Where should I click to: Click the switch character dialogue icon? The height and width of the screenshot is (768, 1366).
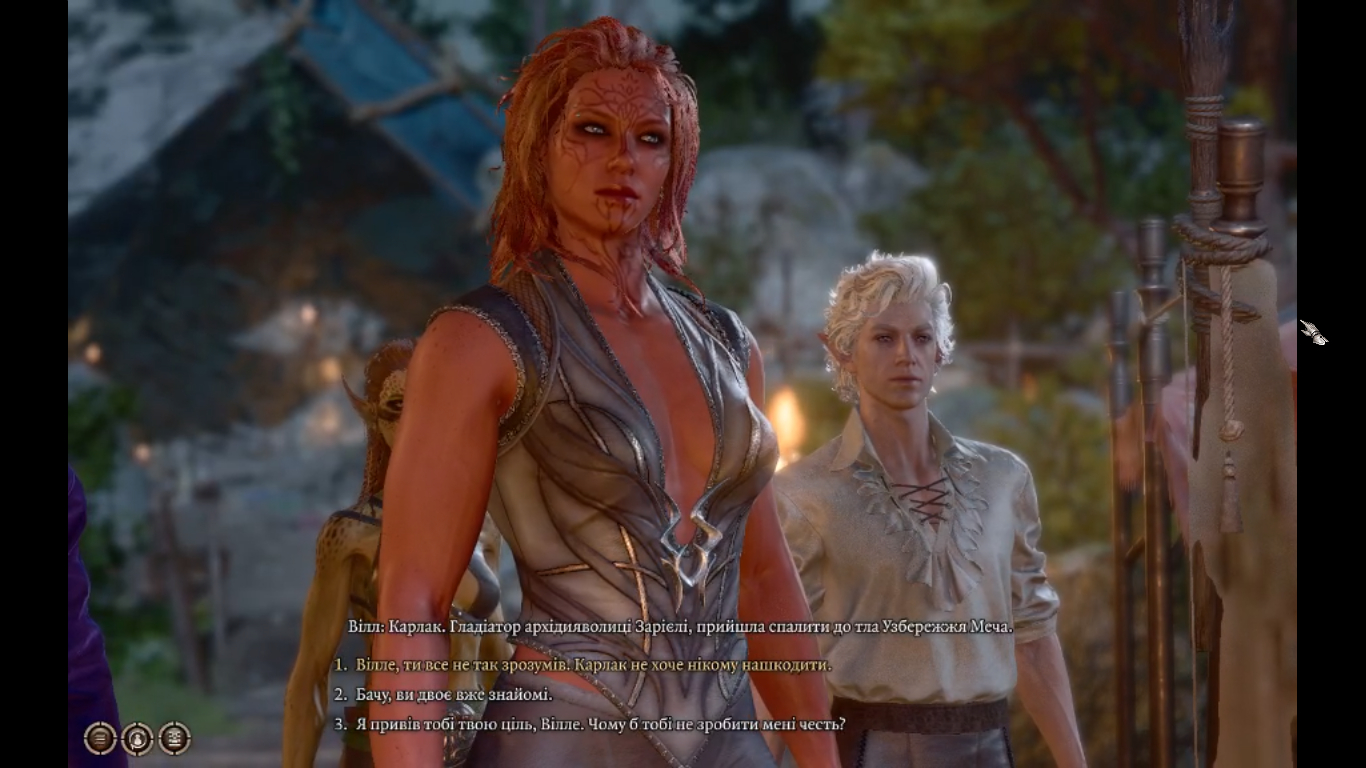click(137, 738)
